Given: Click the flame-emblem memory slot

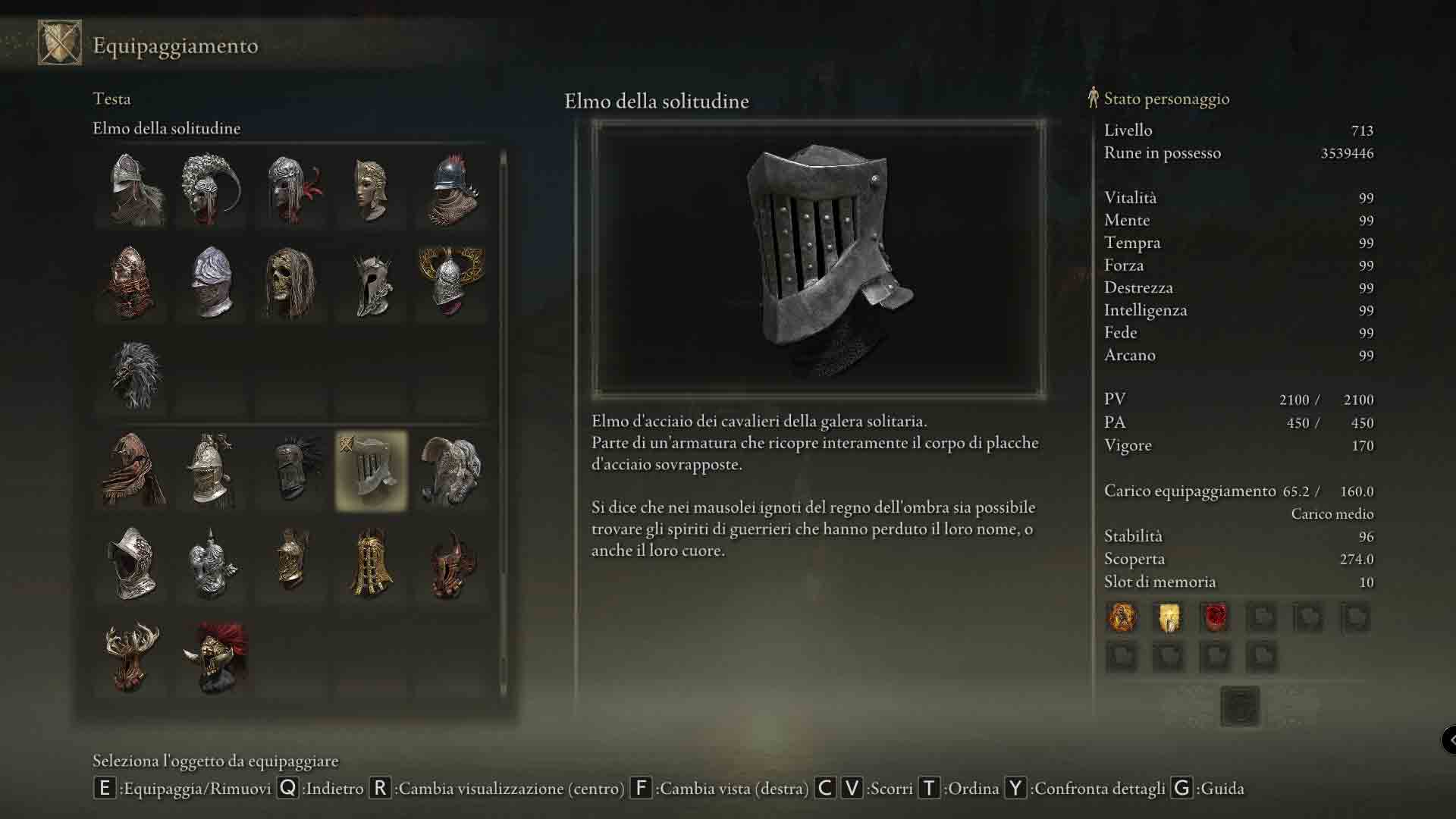Looking at the screenshot, I should click(1122, 617).
